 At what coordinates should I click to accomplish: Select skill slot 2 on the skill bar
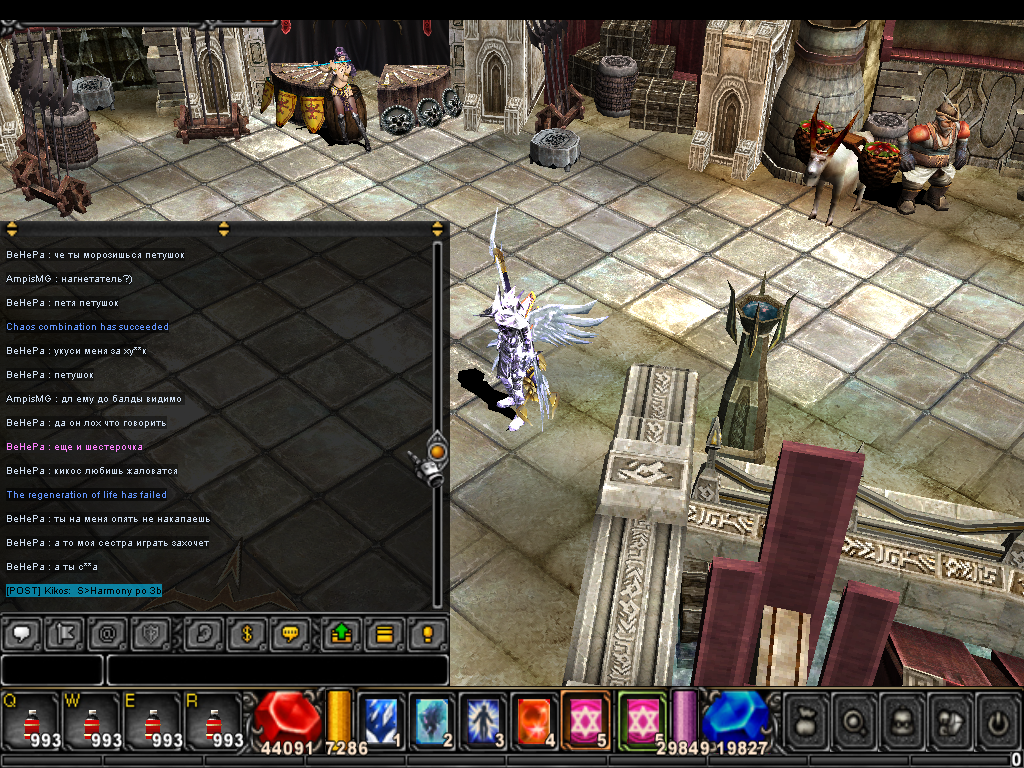coord(433,719)
